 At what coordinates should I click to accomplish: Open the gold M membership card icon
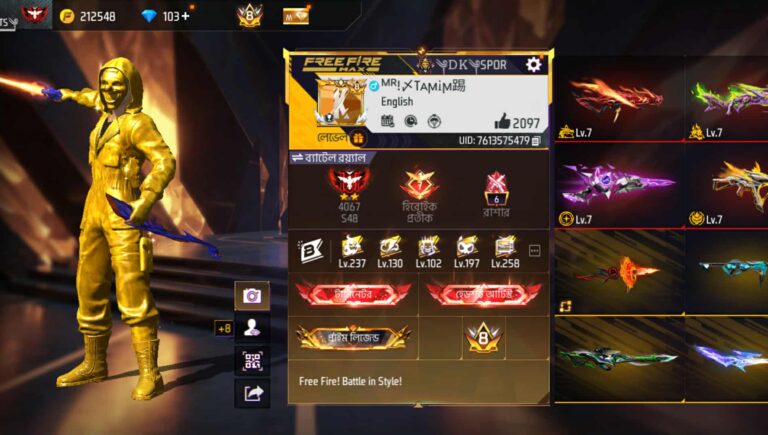coord(296,16)
